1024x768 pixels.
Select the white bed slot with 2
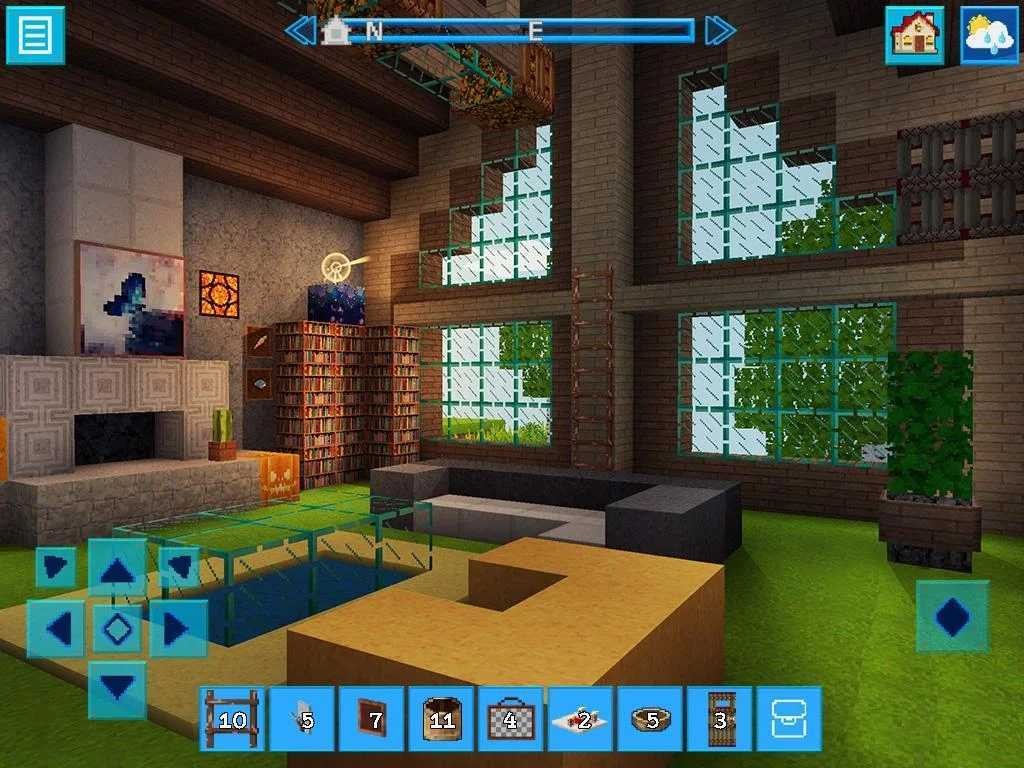581,718
